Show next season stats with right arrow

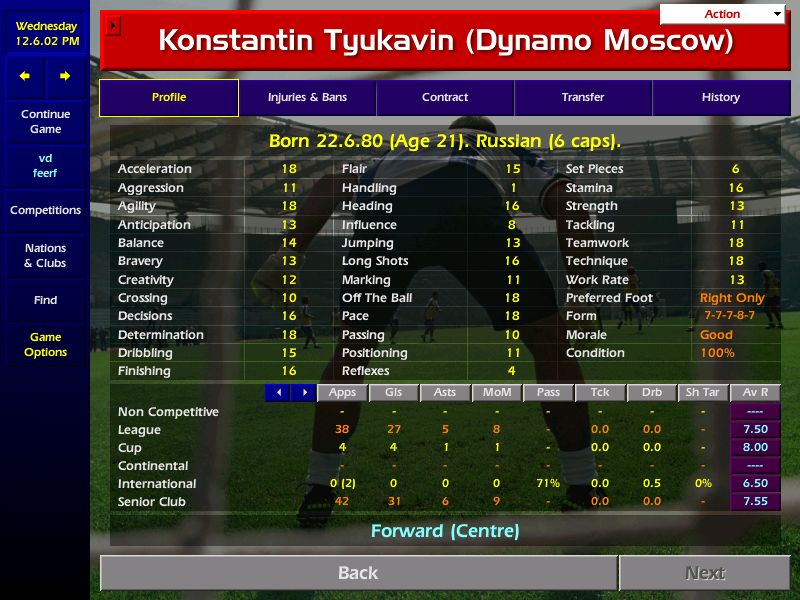point(303,393)
